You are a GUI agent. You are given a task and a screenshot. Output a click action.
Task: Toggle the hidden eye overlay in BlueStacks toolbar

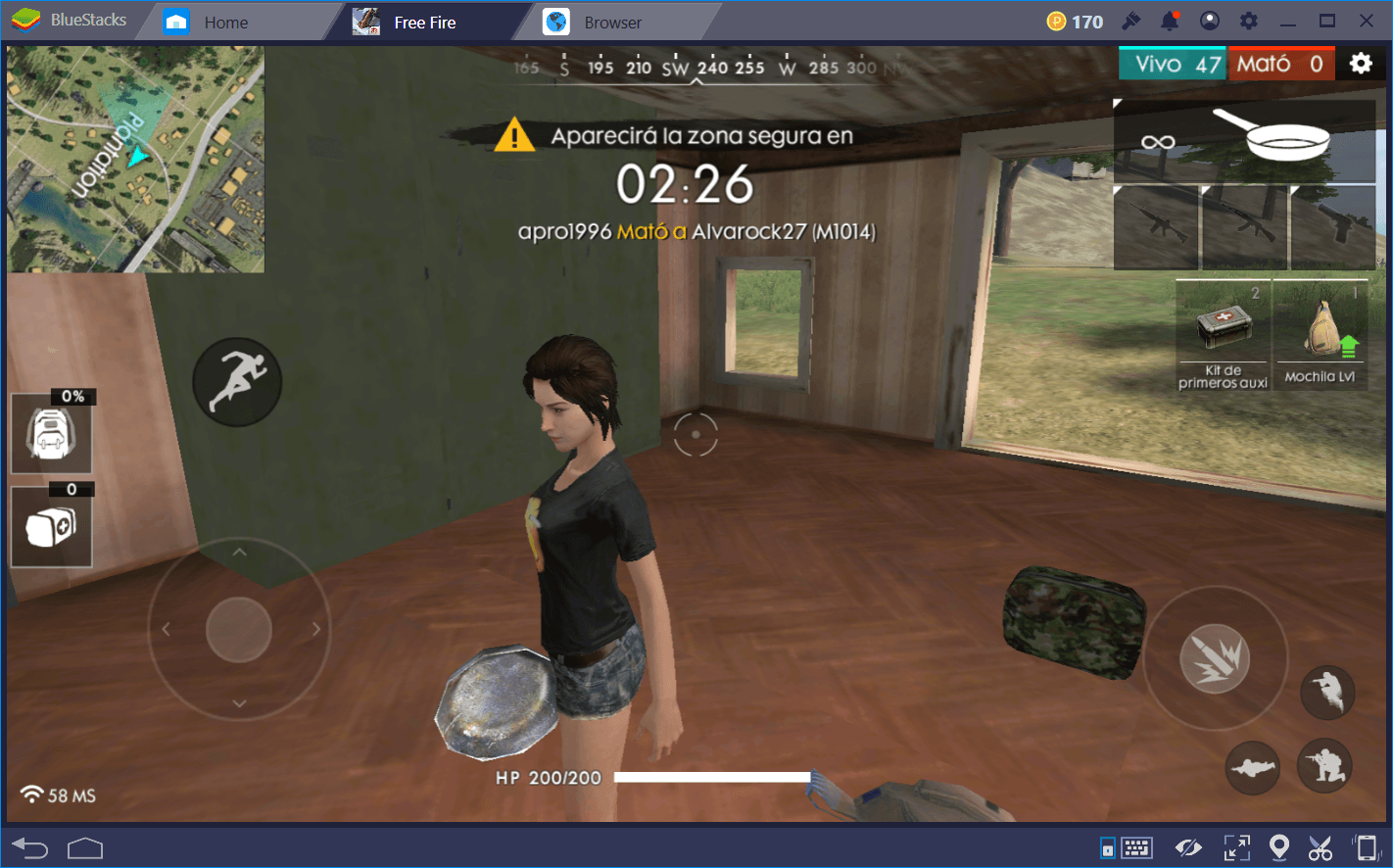1188,846
